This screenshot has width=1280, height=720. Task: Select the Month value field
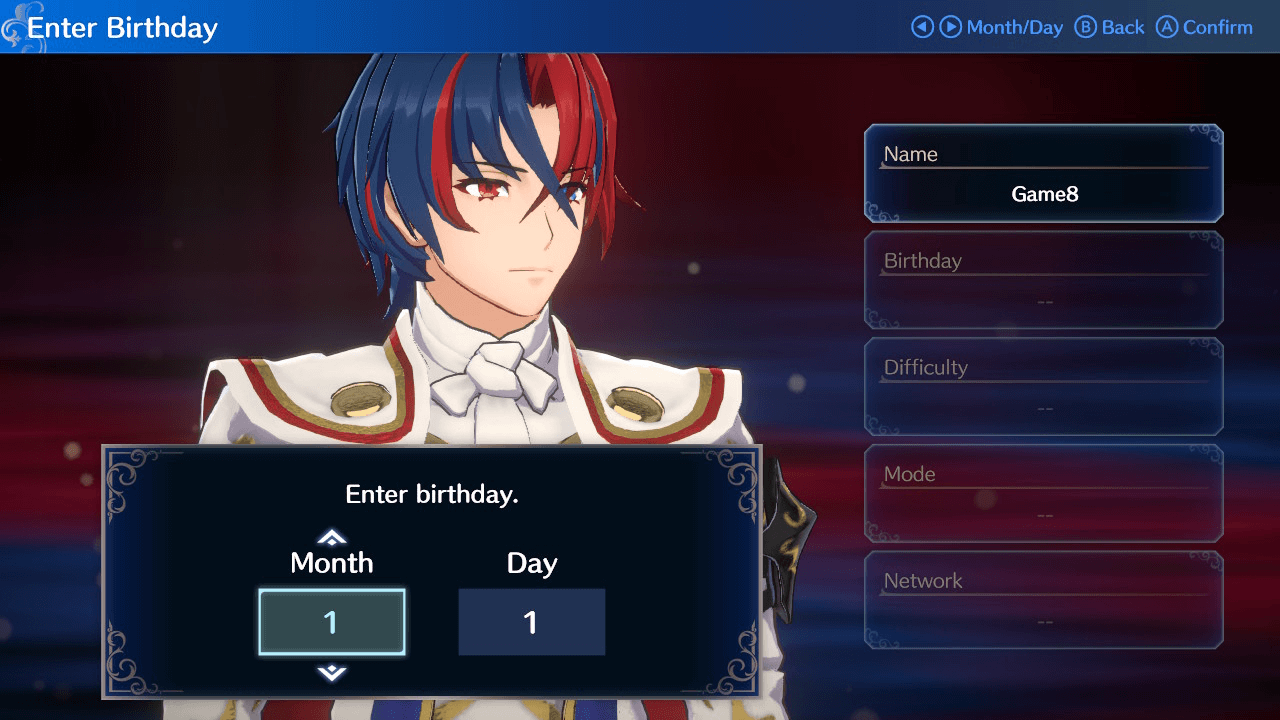331,621
